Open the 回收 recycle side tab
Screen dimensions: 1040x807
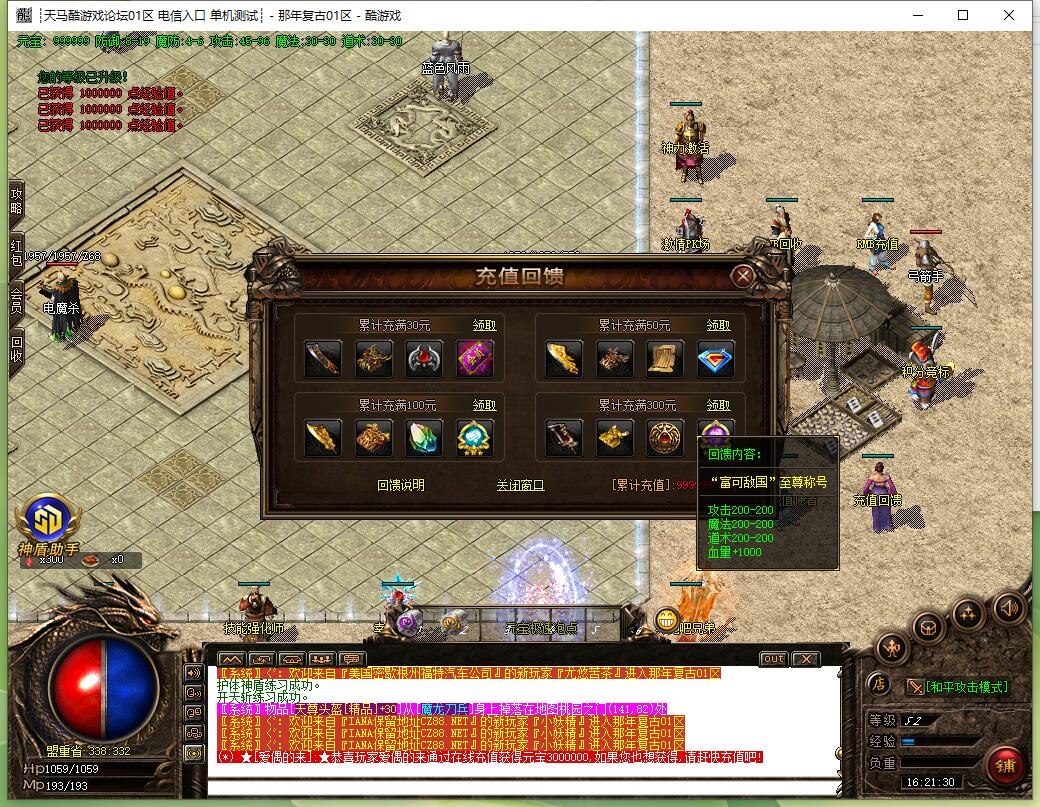point(16,349)
